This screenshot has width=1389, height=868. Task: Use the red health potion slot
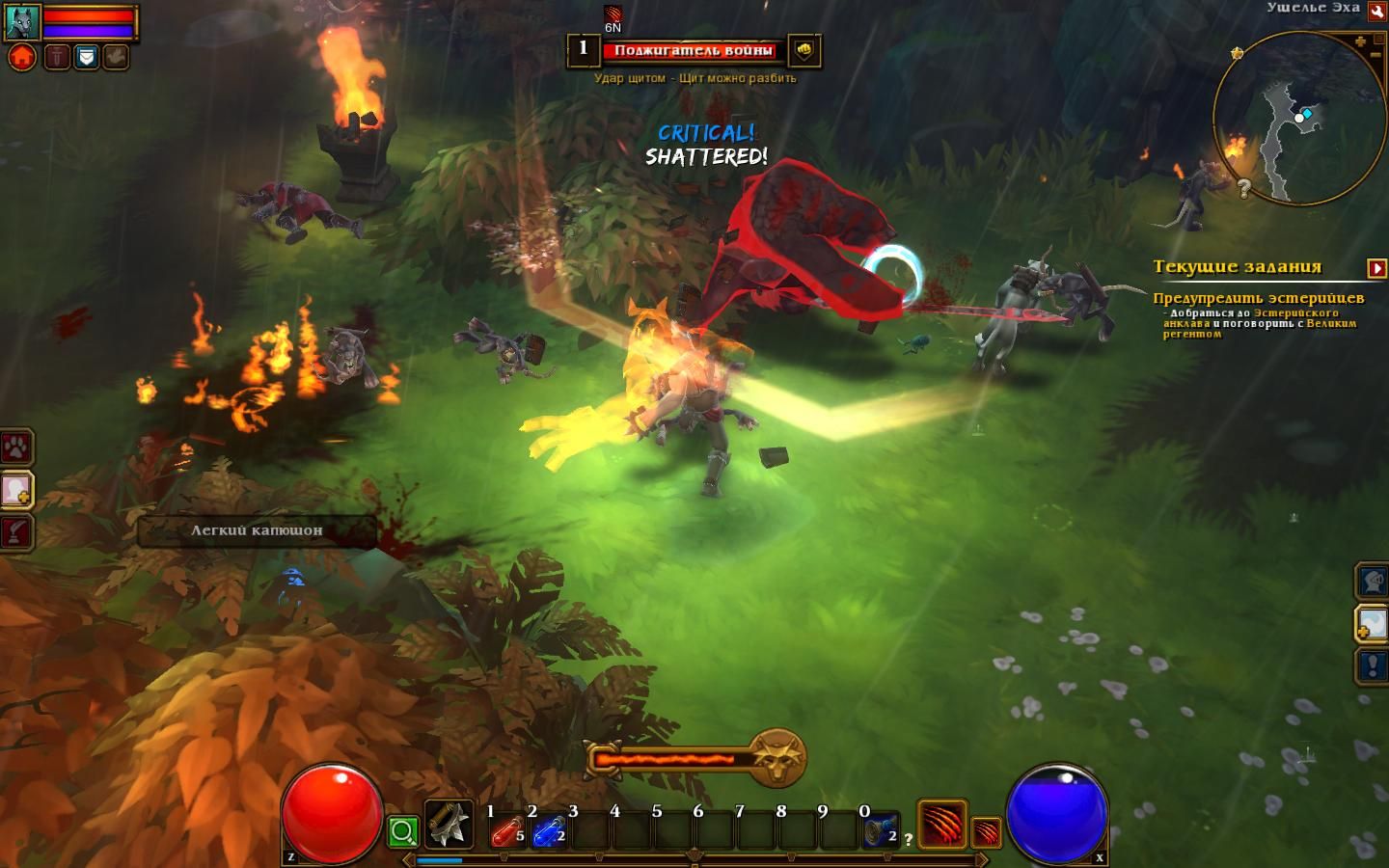pos(507,830)
